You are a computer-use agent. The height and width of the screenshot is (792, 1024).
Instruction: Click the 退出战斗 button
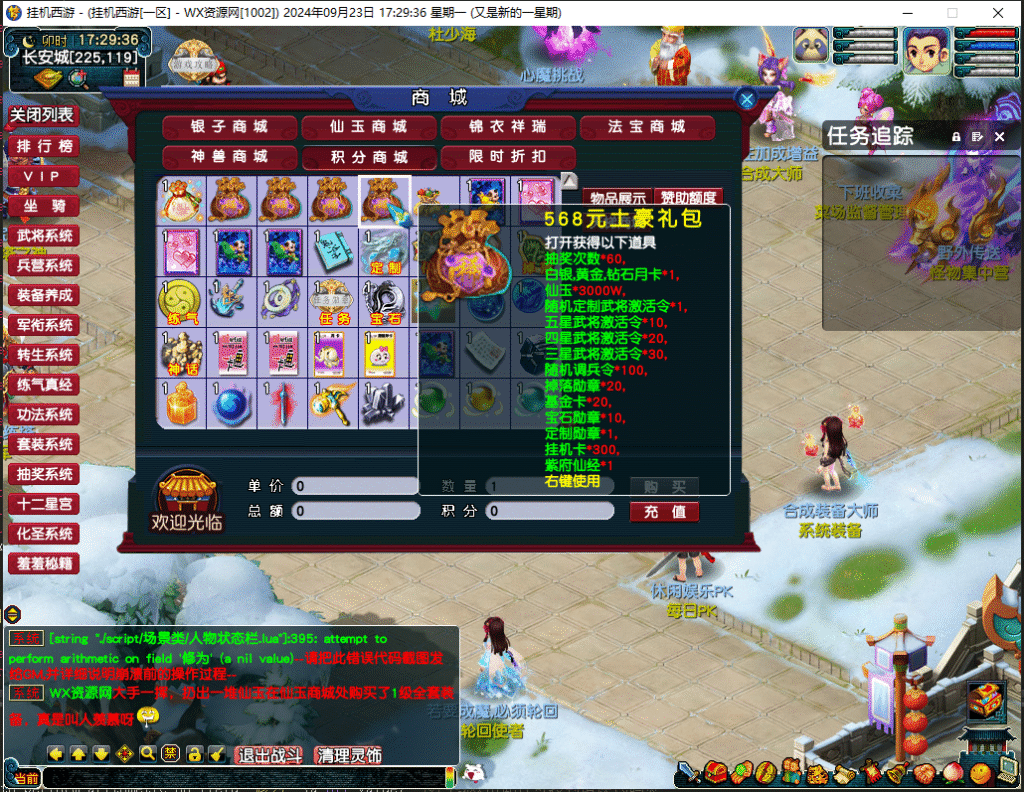click(x=269, y=755)
